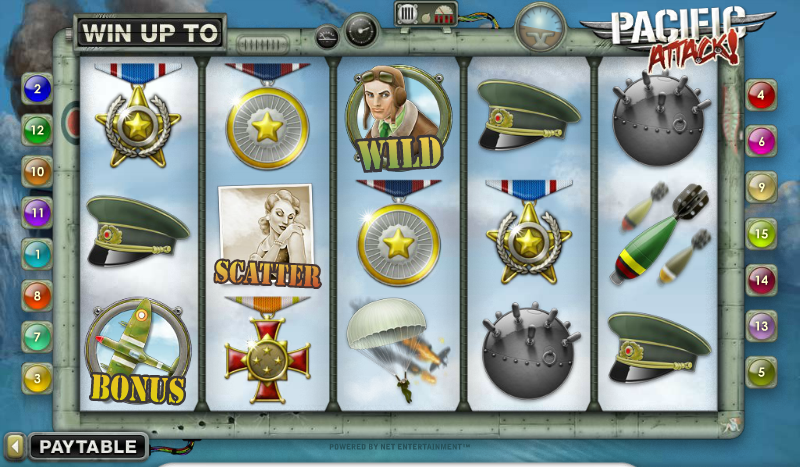
Task: Choose payline number 4 marker
Action: pos(761,97)
